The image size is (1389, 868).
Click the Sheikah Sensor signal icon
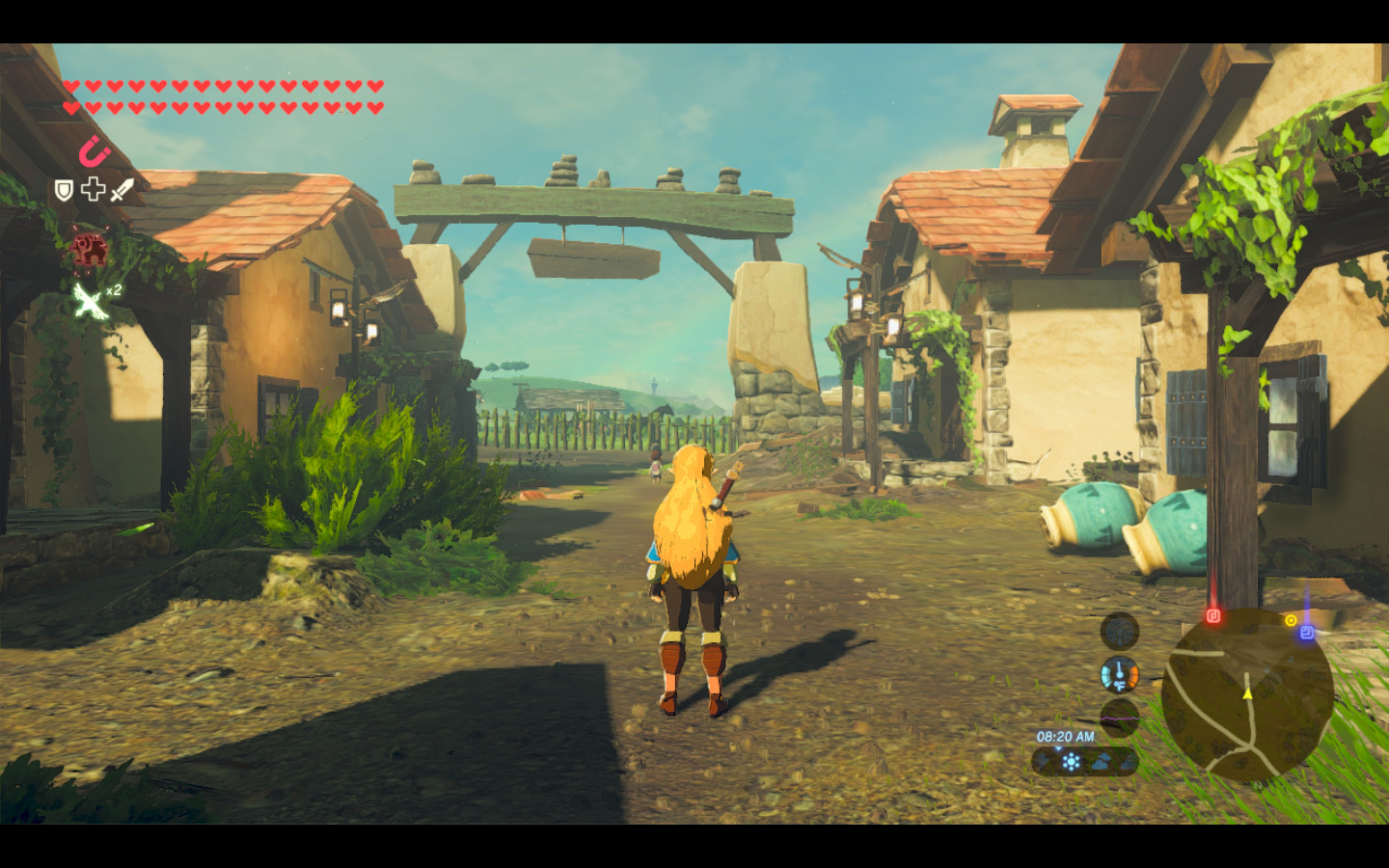click(x=1120, y=632)
